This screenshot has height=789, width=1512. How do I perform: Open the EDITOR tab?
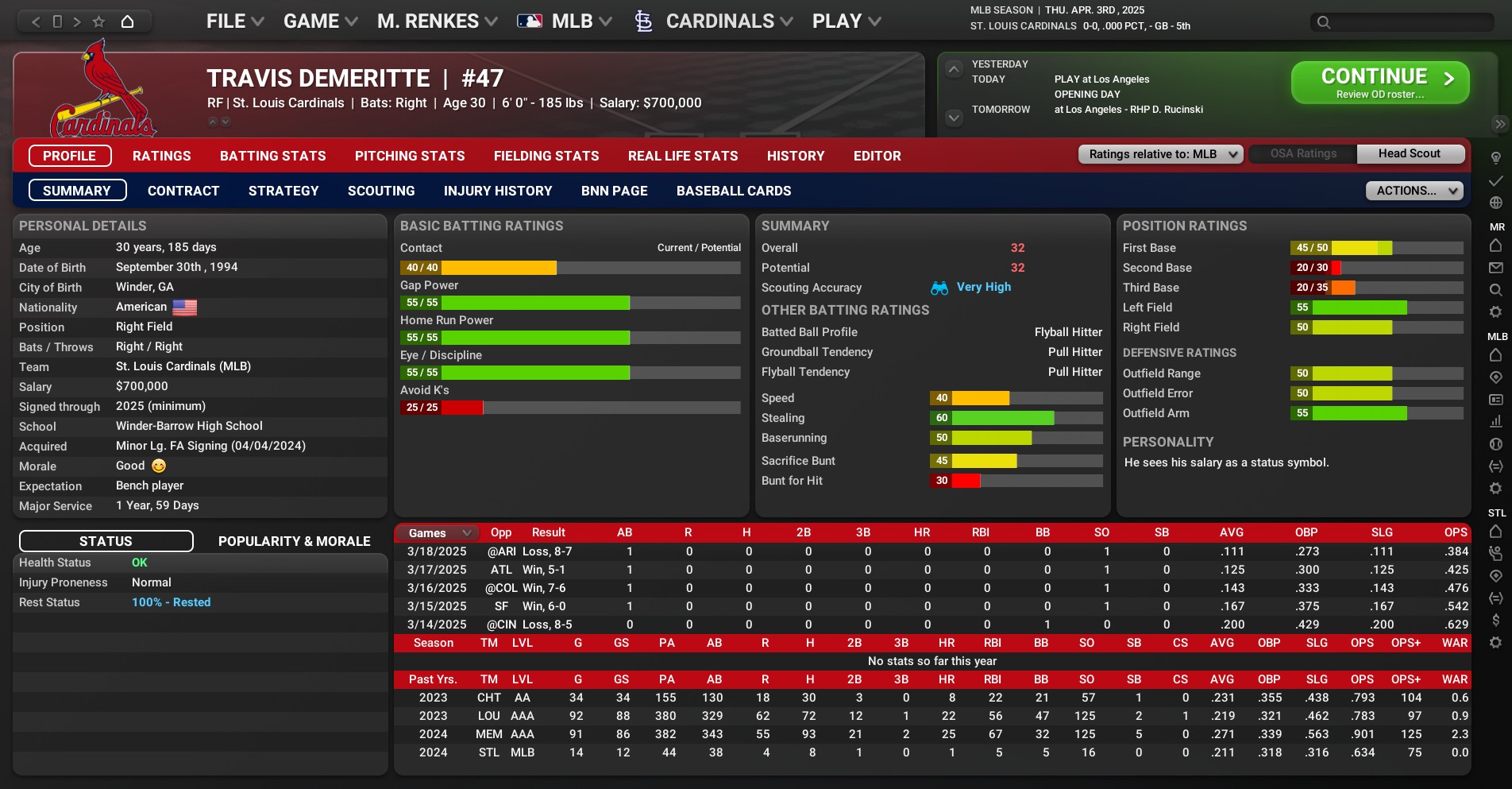pyautogui.click(x=877, y=156)
